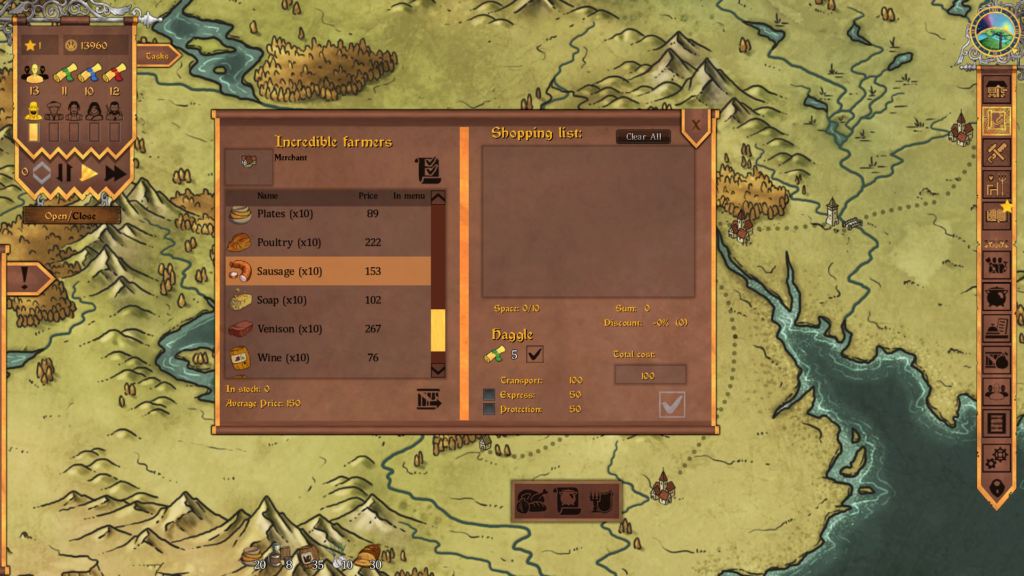Image resolution: width=1024 pixels, height=576 pixels.
Task: Clear All items from shopping list
Action: click(643, 137)
